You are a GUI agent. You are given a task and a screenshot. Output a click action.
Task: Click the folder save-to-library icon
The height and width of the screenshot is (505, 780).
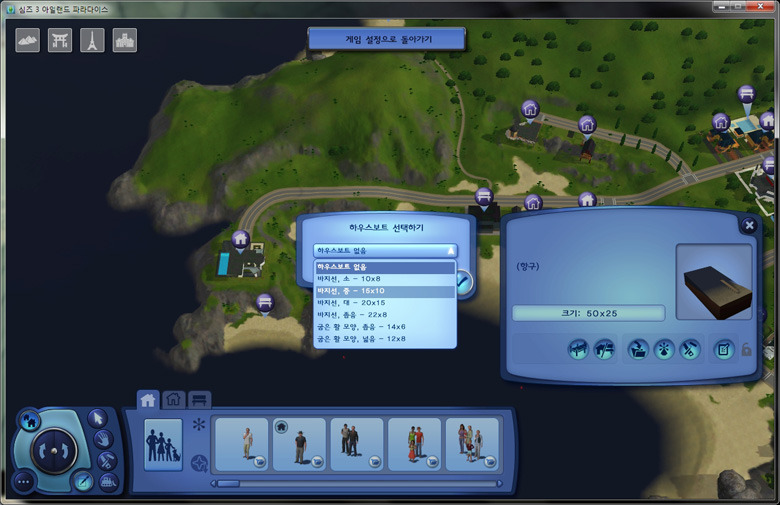tap(638, 349)
